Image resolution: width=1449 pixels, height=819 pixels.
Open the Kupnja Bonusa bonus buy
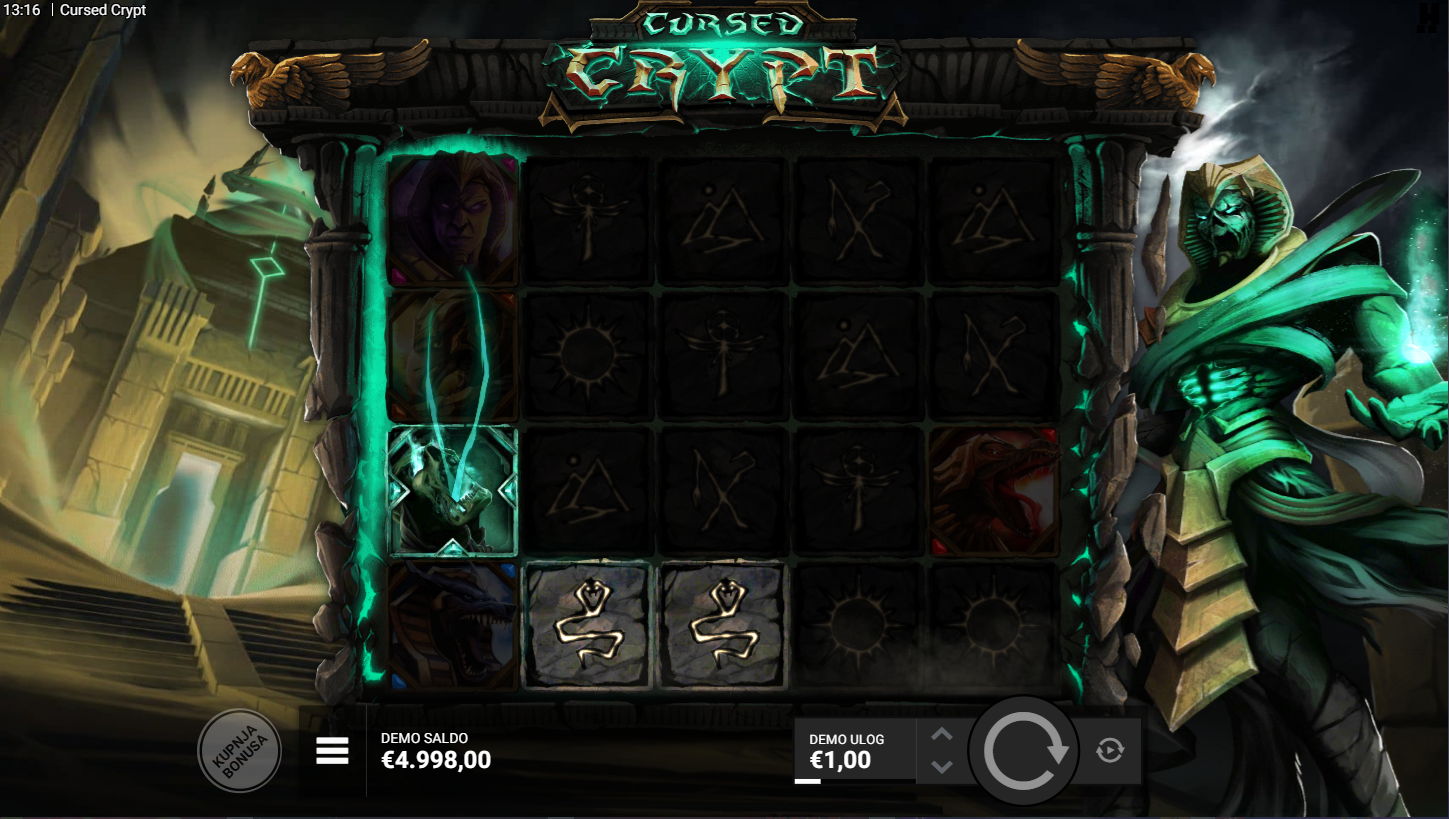pos(239,750)
